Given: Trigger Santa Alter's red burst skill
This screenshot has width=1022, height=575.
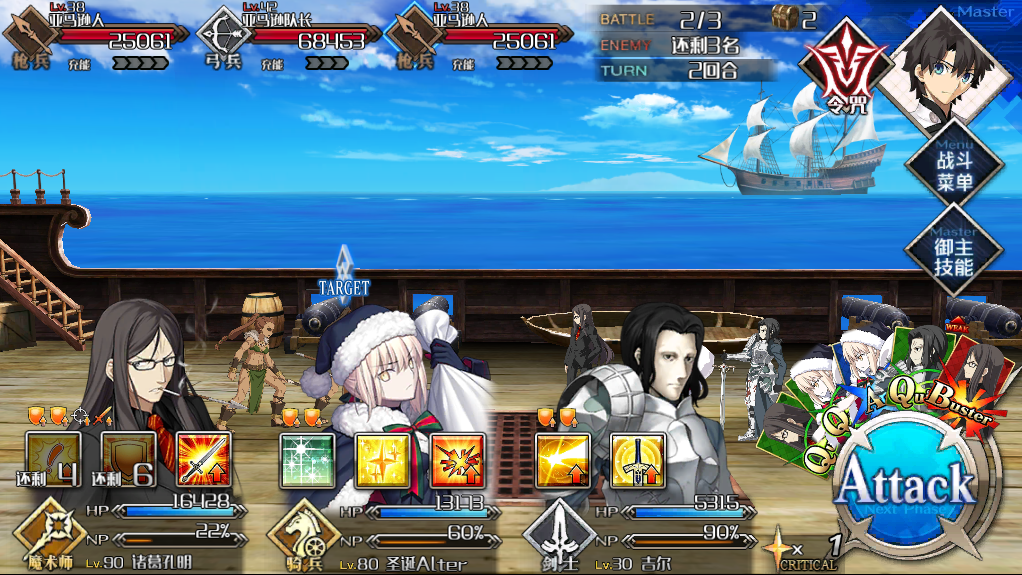Looking at the screenshot, I should [457, 460].
